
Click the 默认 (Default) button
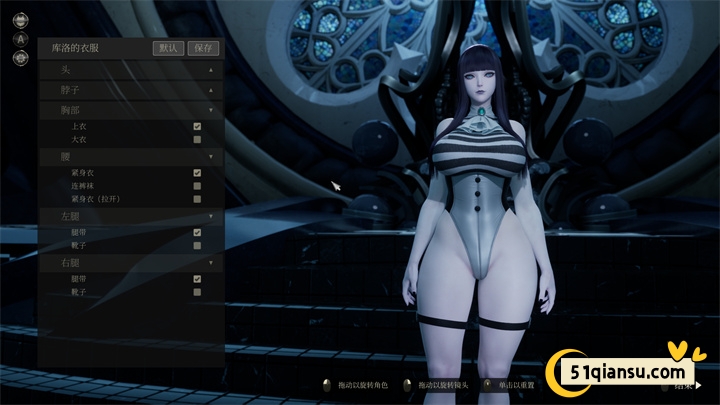click(x=169, y=47)
